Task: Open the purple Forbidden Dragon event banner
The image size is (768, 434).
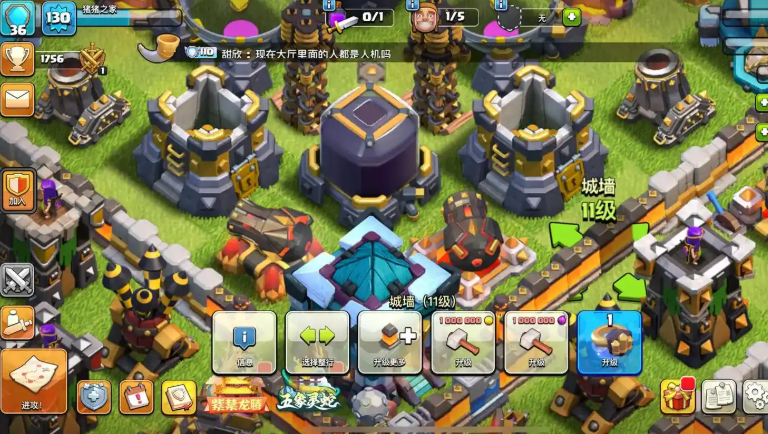Action: tap(237, 398)
